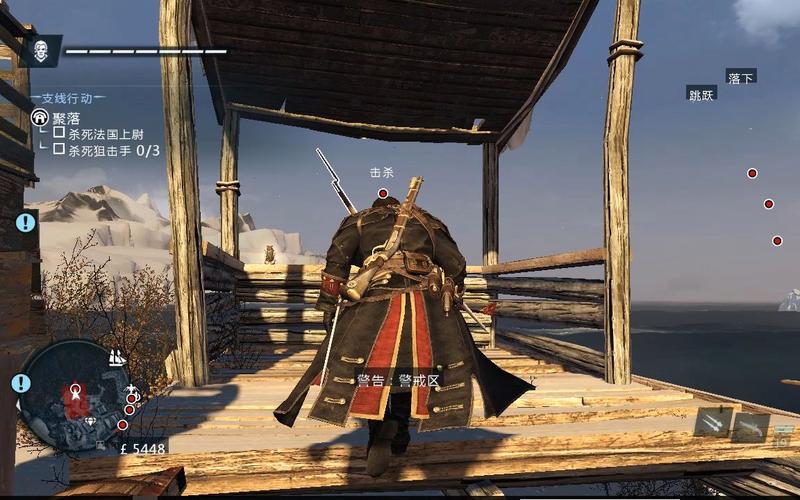800x500 pixels.
Task: Open the circular minimap
Action: pos(76,393)
